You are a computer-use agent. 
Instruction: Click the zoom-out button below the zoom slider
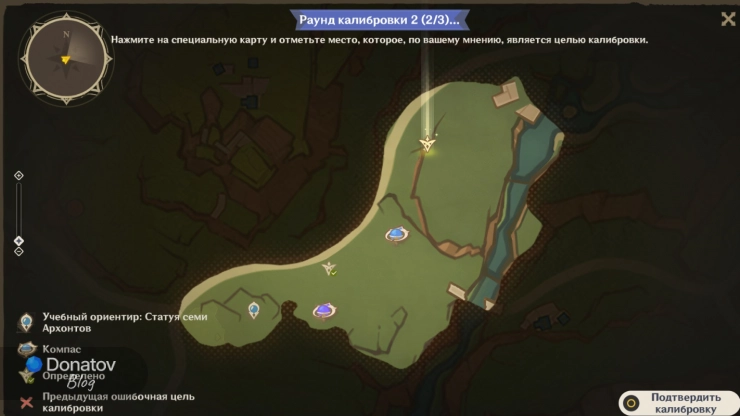point(18,252)
